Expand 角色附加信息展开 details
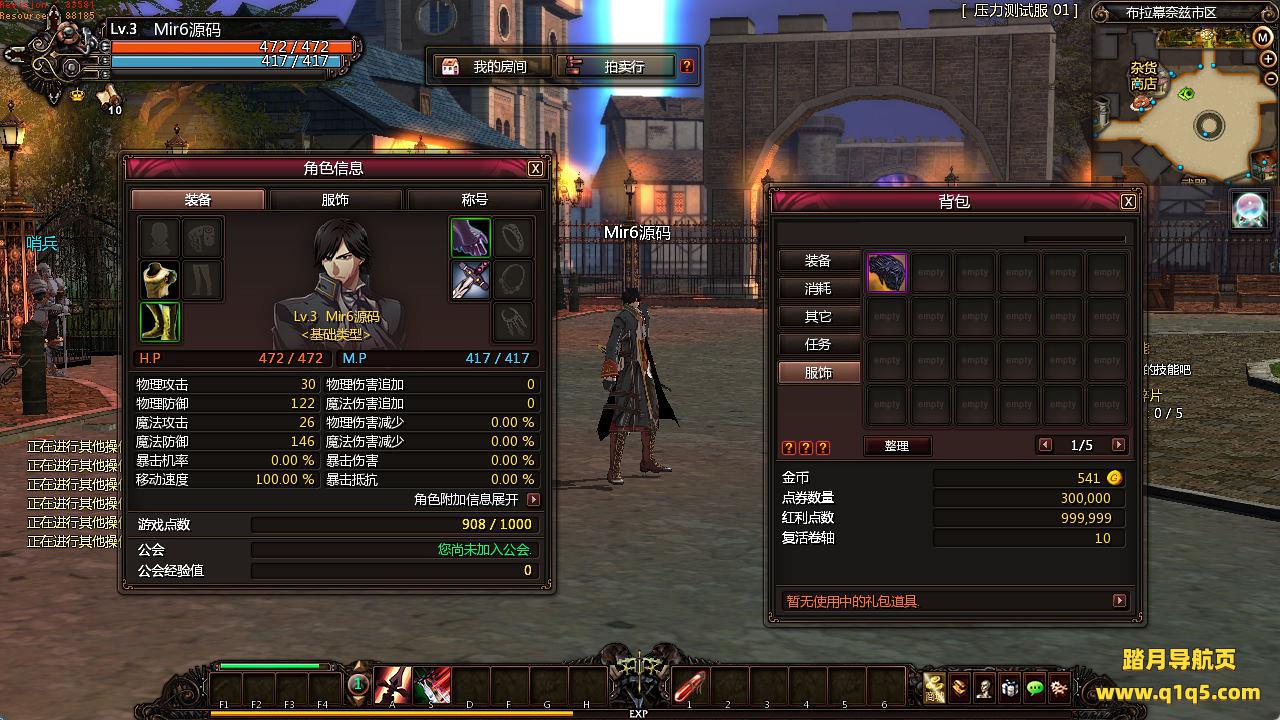The height and width of the screenshot is (720, 1280). pos(533,499)
